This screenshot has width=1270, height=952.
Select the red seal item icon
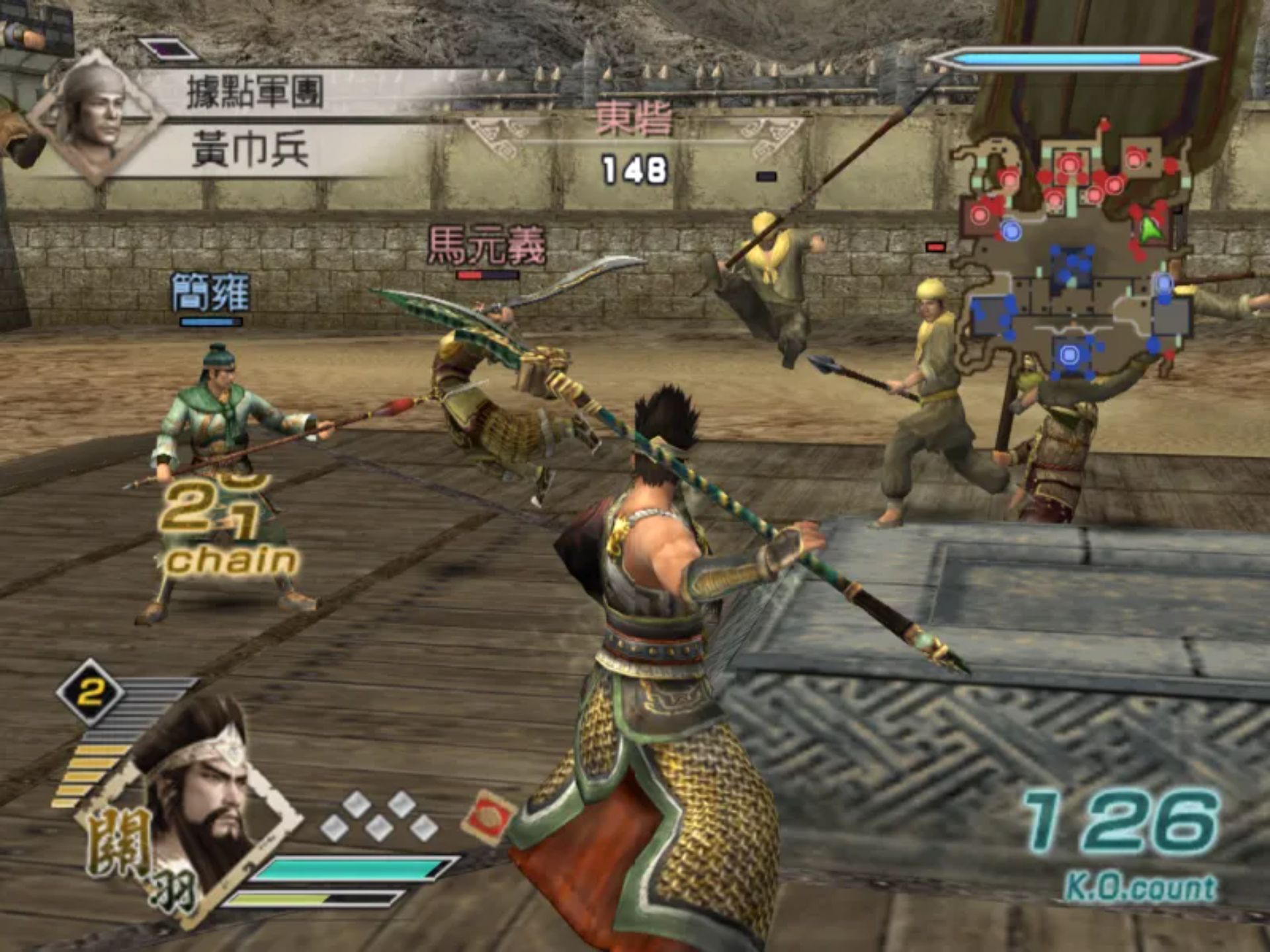tap(489, 818)
